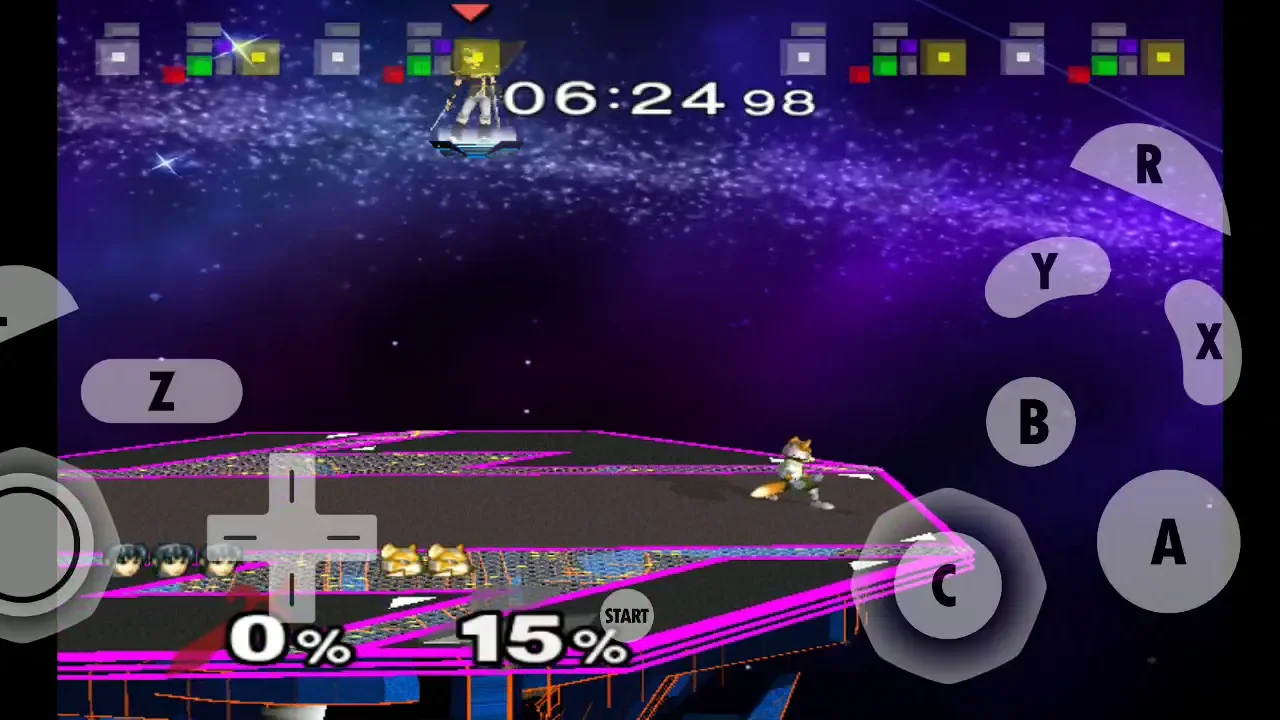Tap the Y touch button
This screenshot has height=720, width=1280.
(x=1045, y=273)
